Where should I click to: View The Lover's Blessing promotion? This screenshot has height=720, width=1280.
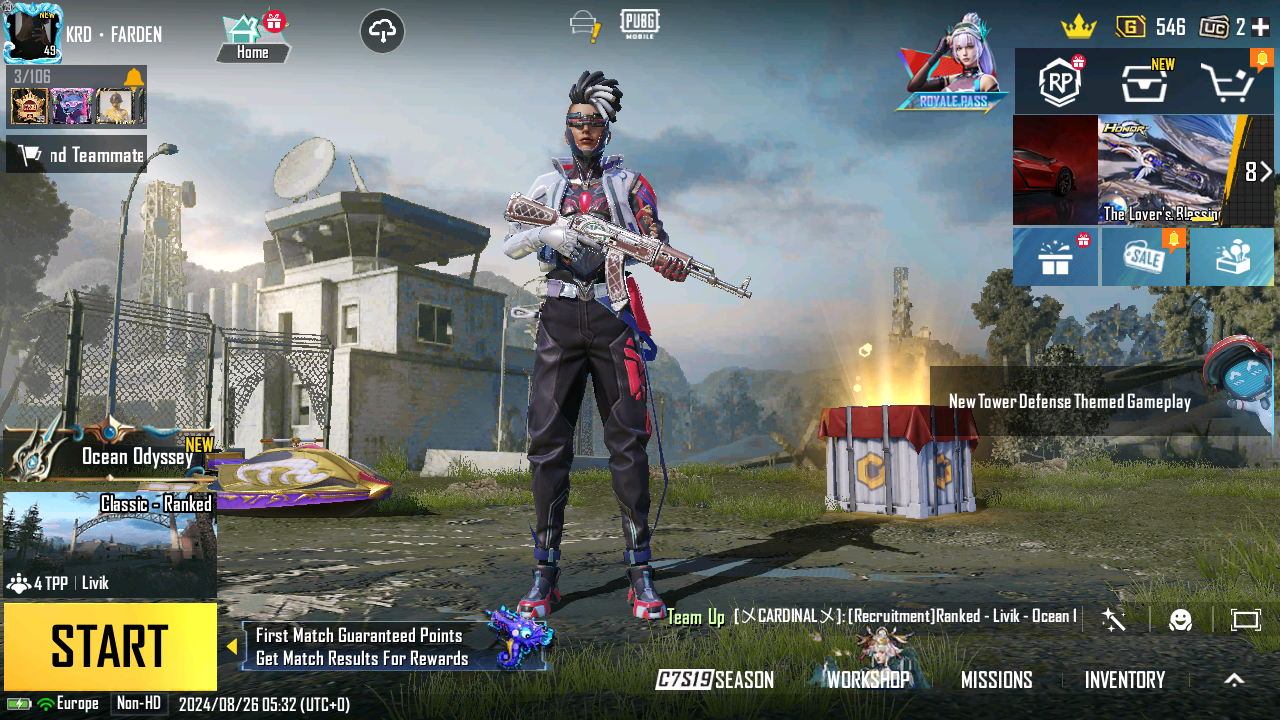(1158, 170)
